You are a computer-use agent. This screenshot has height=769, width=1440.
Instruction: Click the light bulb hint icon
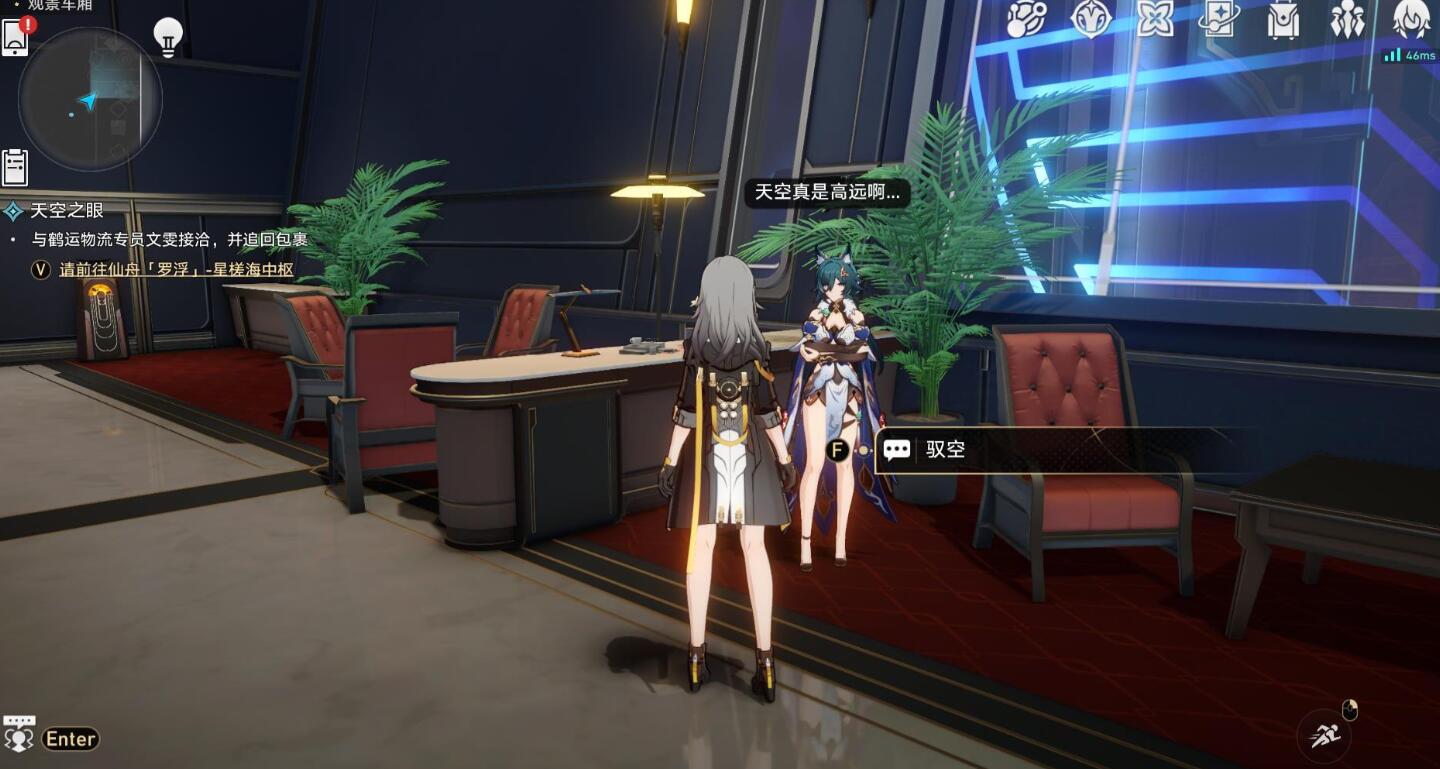pyautogui.click(x=168, y=37)
